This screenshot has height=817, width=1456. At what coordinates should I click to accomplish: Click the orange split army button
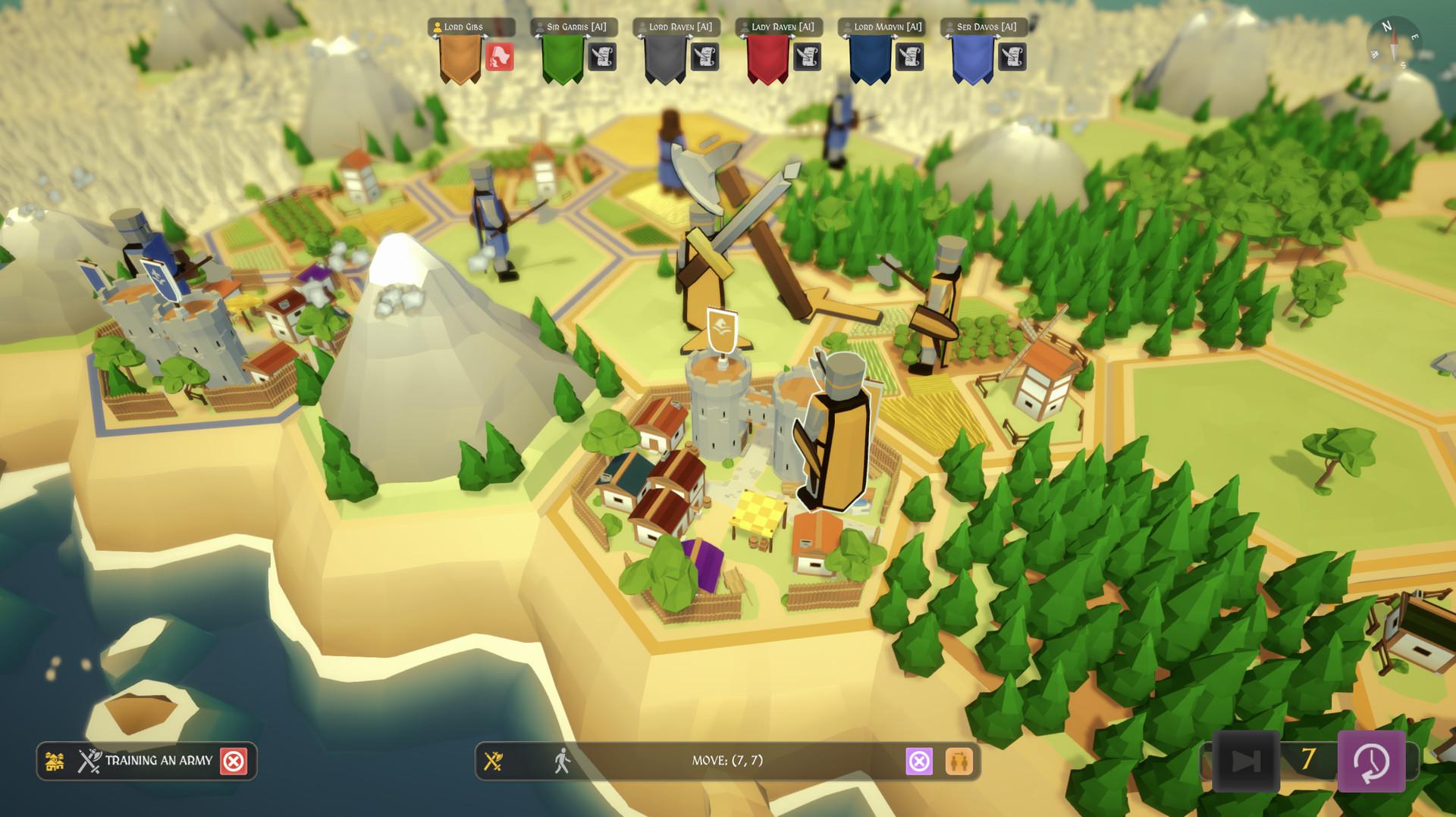pos(959,761)
